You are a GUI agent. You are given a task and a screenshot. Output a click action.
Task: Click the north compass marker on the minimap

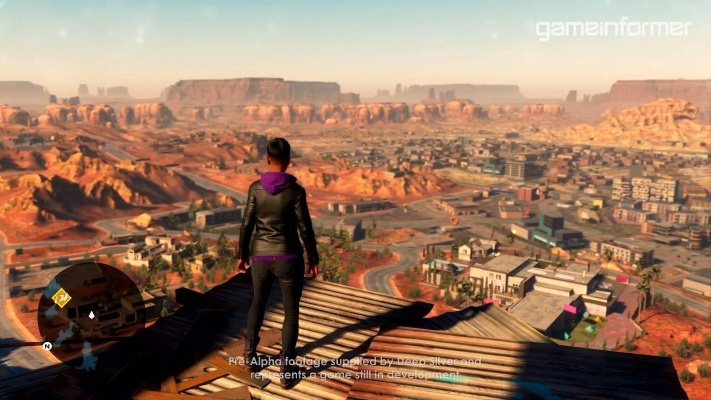tap(47, 346)
